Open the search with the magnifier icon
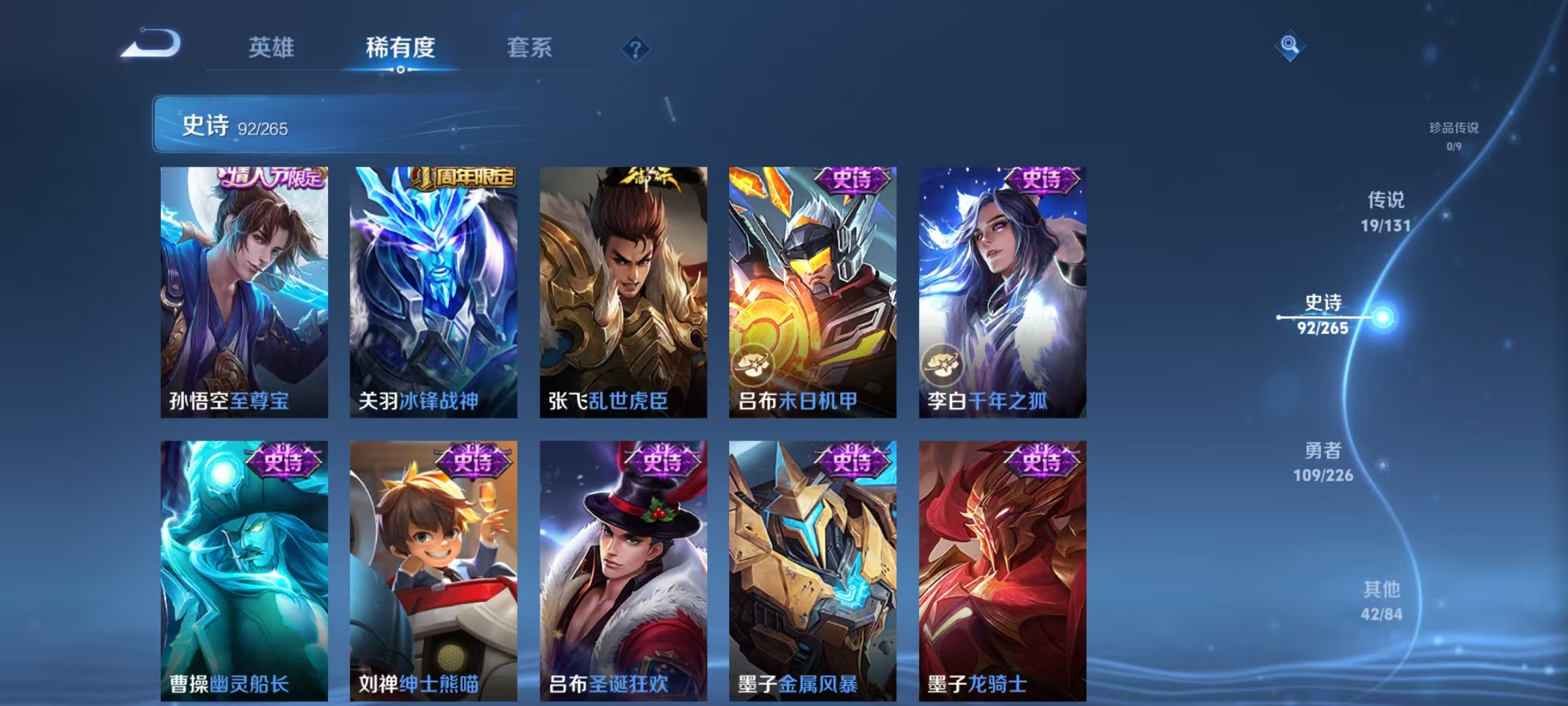 click(x=1290, y=44)
